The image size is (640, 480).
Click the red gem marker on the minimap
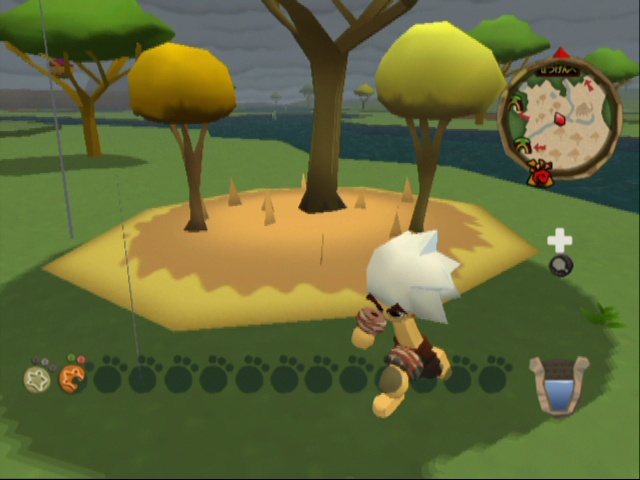(x=560, y=119)
